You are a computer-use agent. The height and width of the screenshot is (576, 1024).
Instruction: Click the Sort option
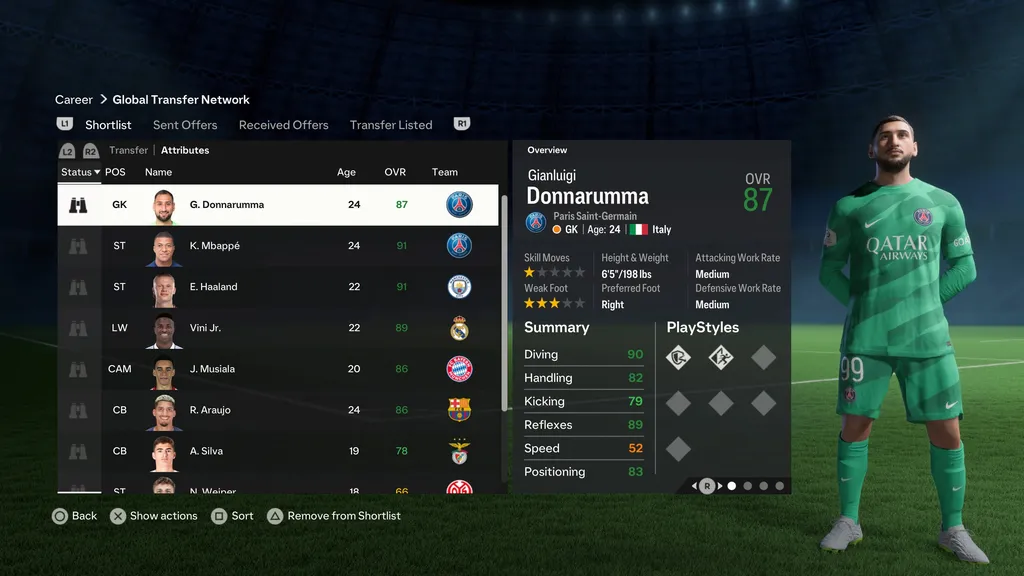(x=232, y=516)
